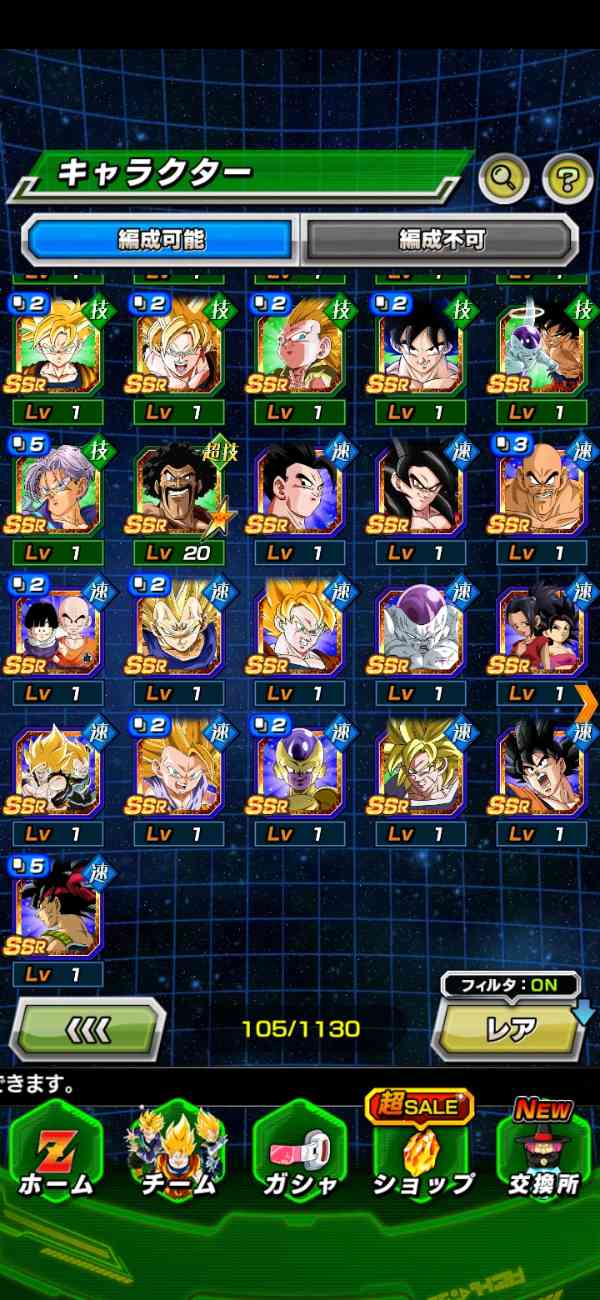Open the レア sort button
Viewport: 600px width, 1300px height.
[x=510, y=1030]
